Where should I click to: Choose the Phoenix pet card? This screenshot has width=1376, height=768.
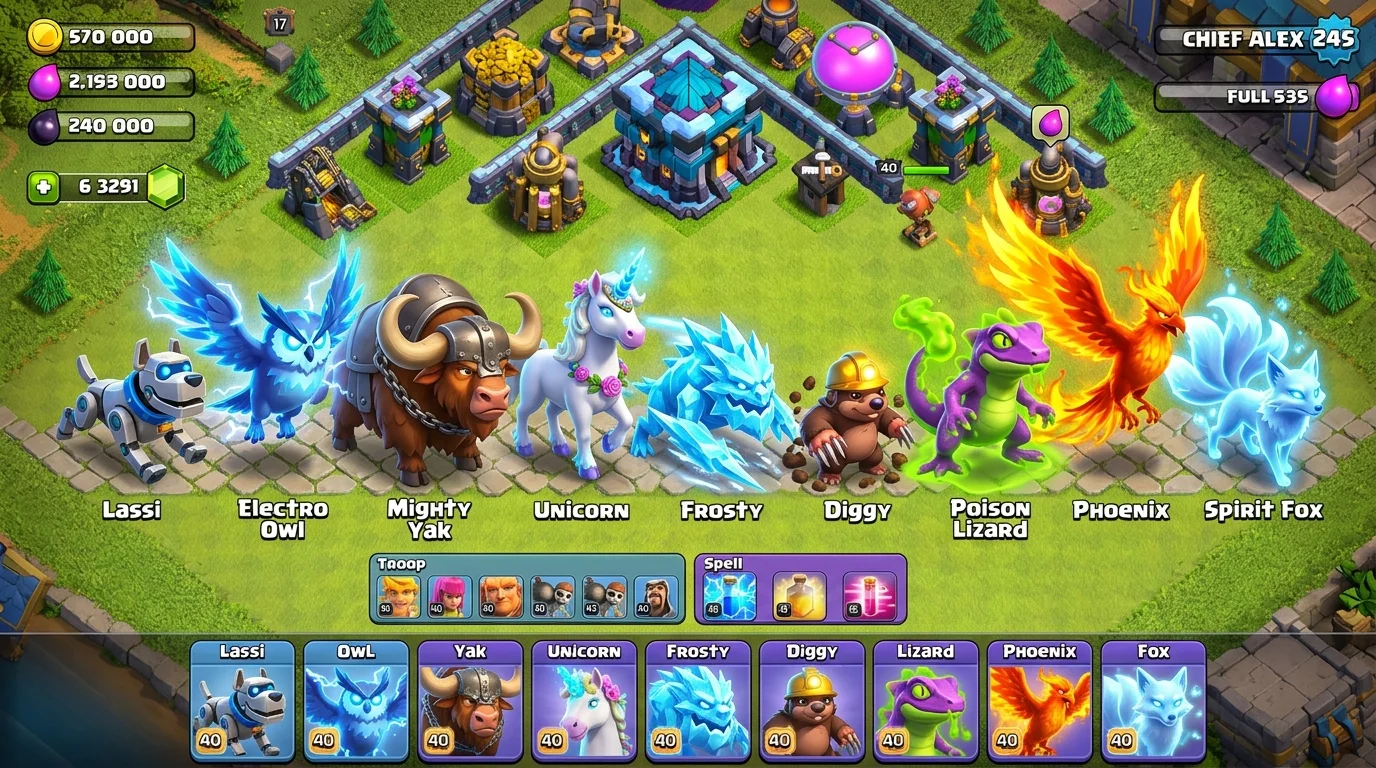coord(1040,700)
